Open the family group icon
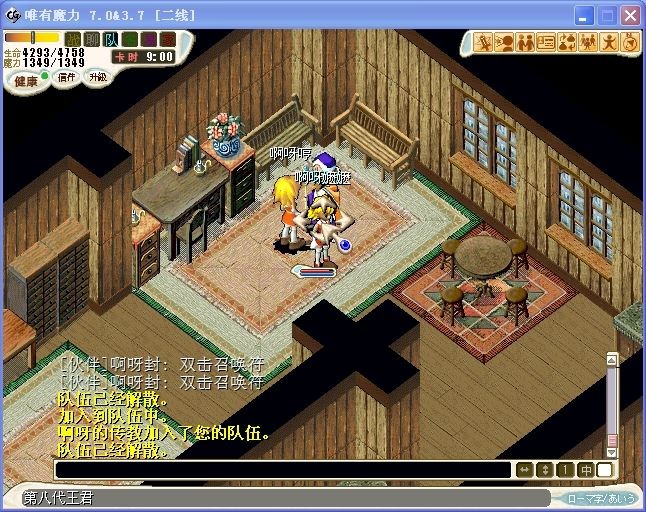Viewport: 646px width, 512px height. coord(588,42)
